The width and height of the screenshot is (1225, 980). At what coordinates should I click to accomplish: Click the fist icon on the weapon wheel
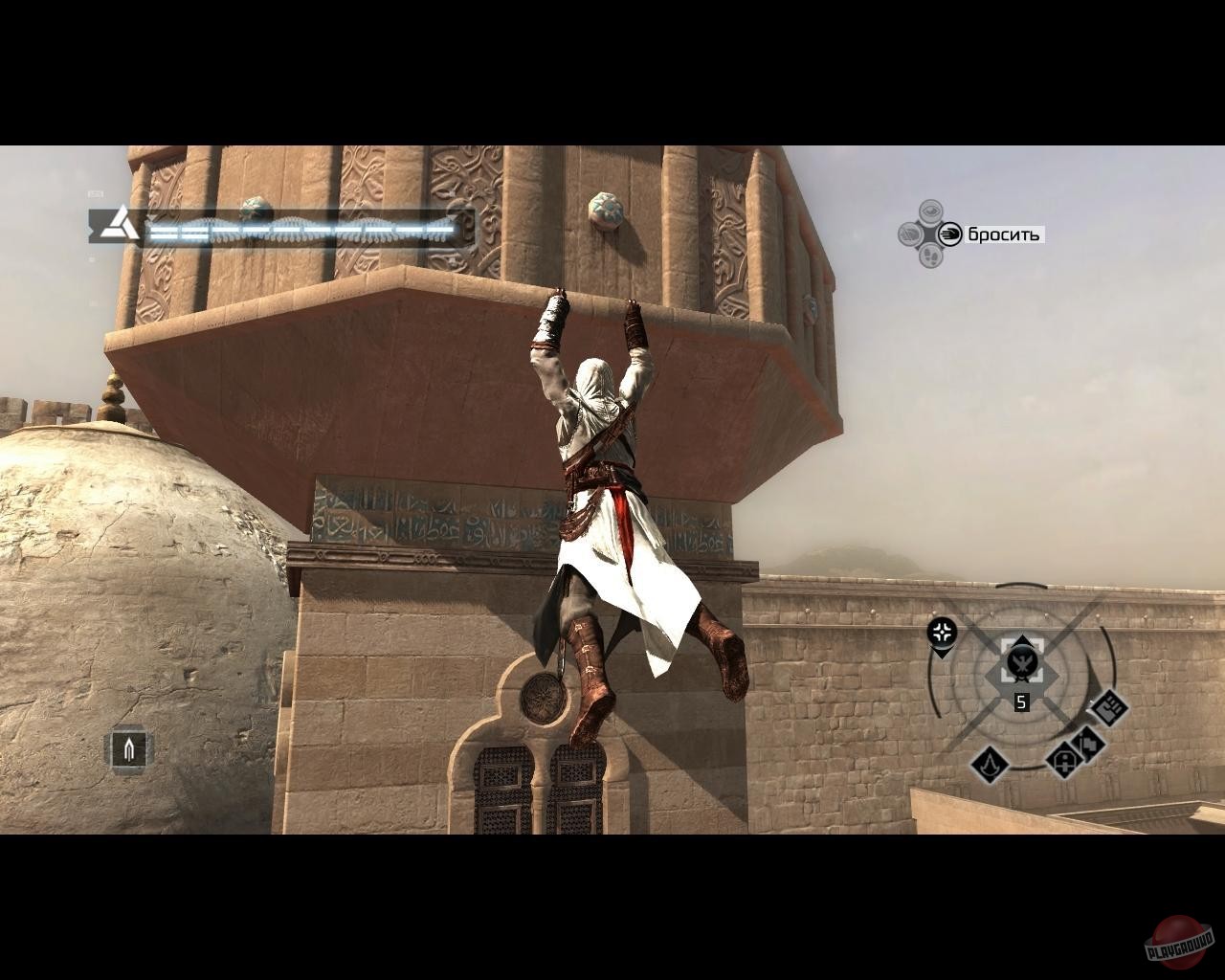tap(1108, 710)
